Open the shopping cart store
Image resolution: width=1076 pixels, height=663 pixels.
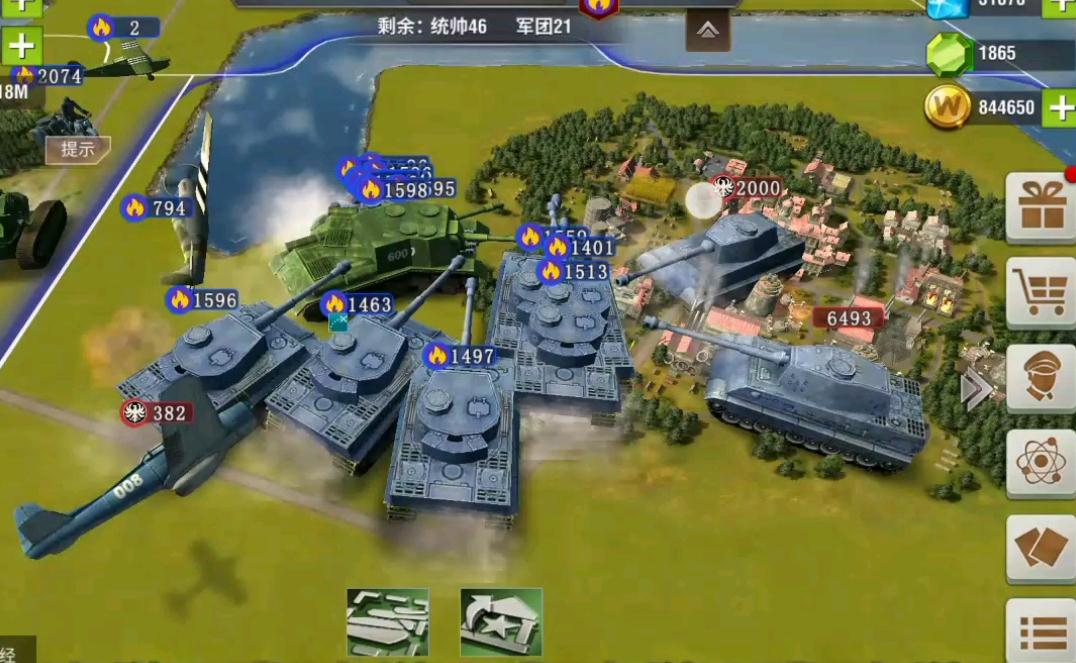tap(1039, 292)
